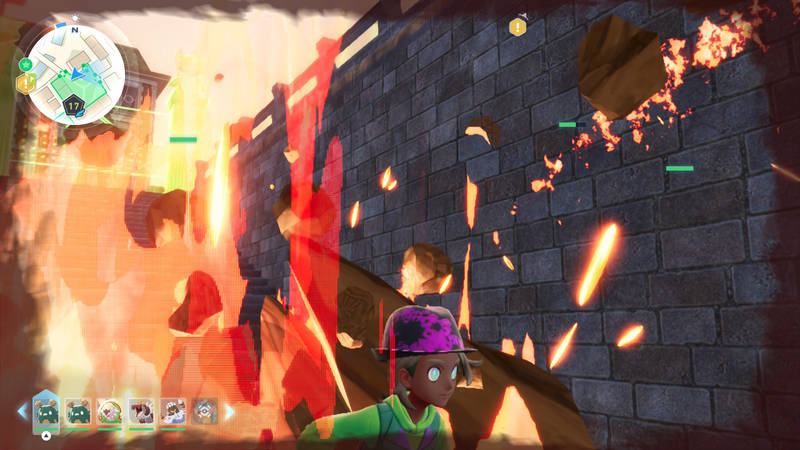This screenshot has width=800, height=450.
Task: Pick the brown roaring creature party slot
Action: [x=142, y=410]
